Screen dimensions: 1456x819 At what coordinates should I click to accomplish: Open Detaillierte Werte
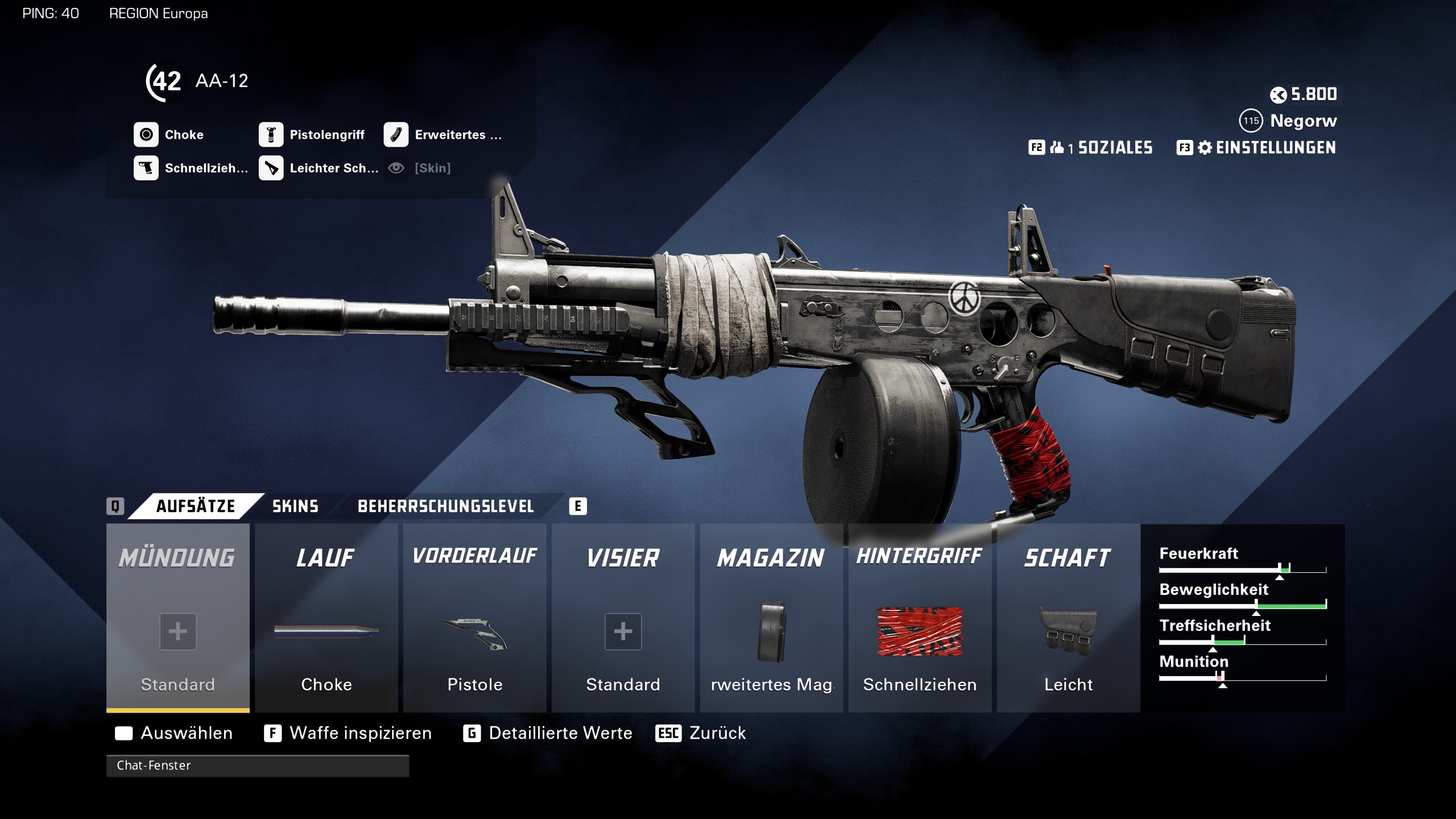pyautogui.click(x=560, y=733)
